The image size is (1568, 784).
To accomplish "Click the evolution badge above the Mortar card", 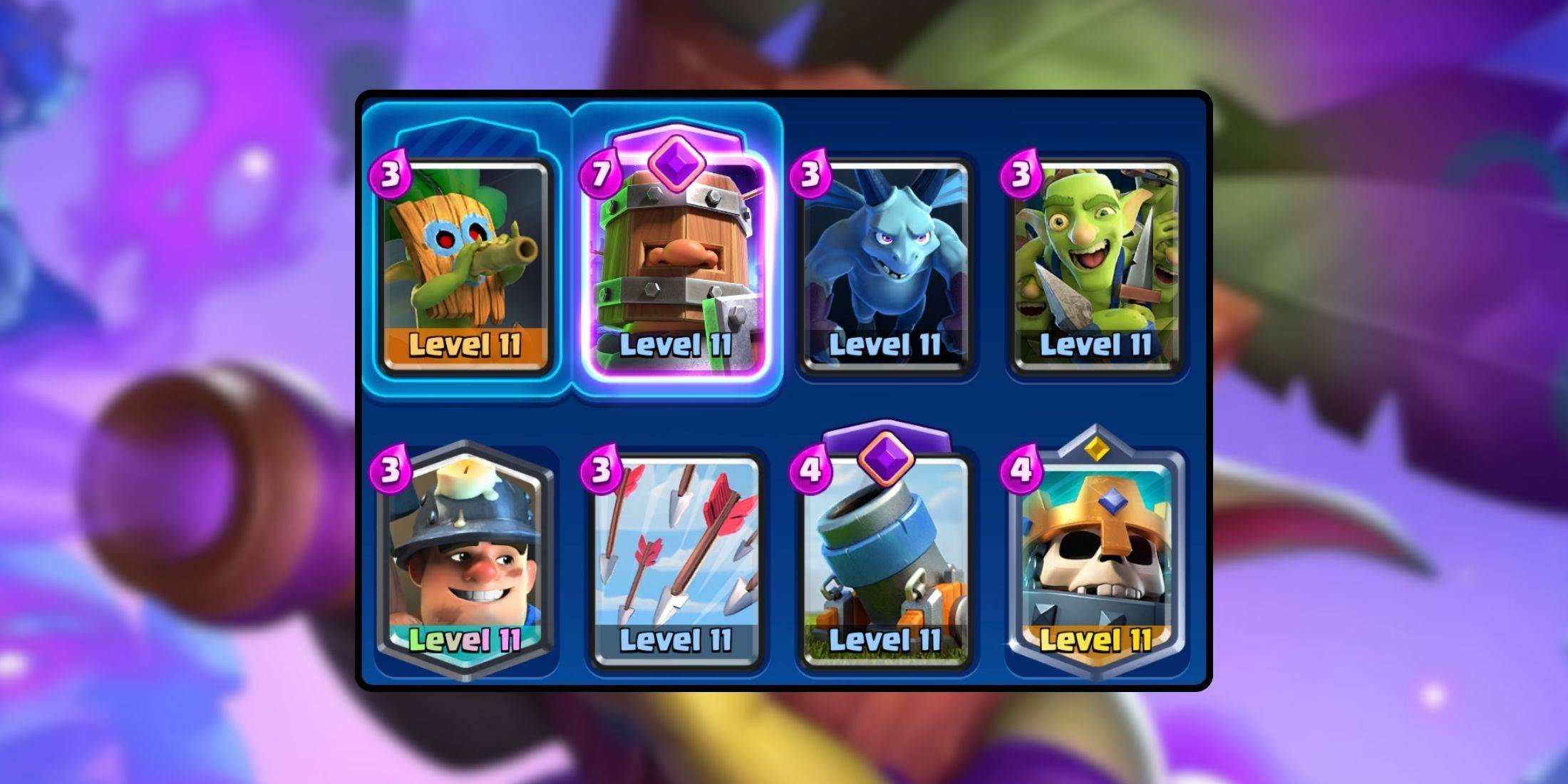I will point(887,460).
